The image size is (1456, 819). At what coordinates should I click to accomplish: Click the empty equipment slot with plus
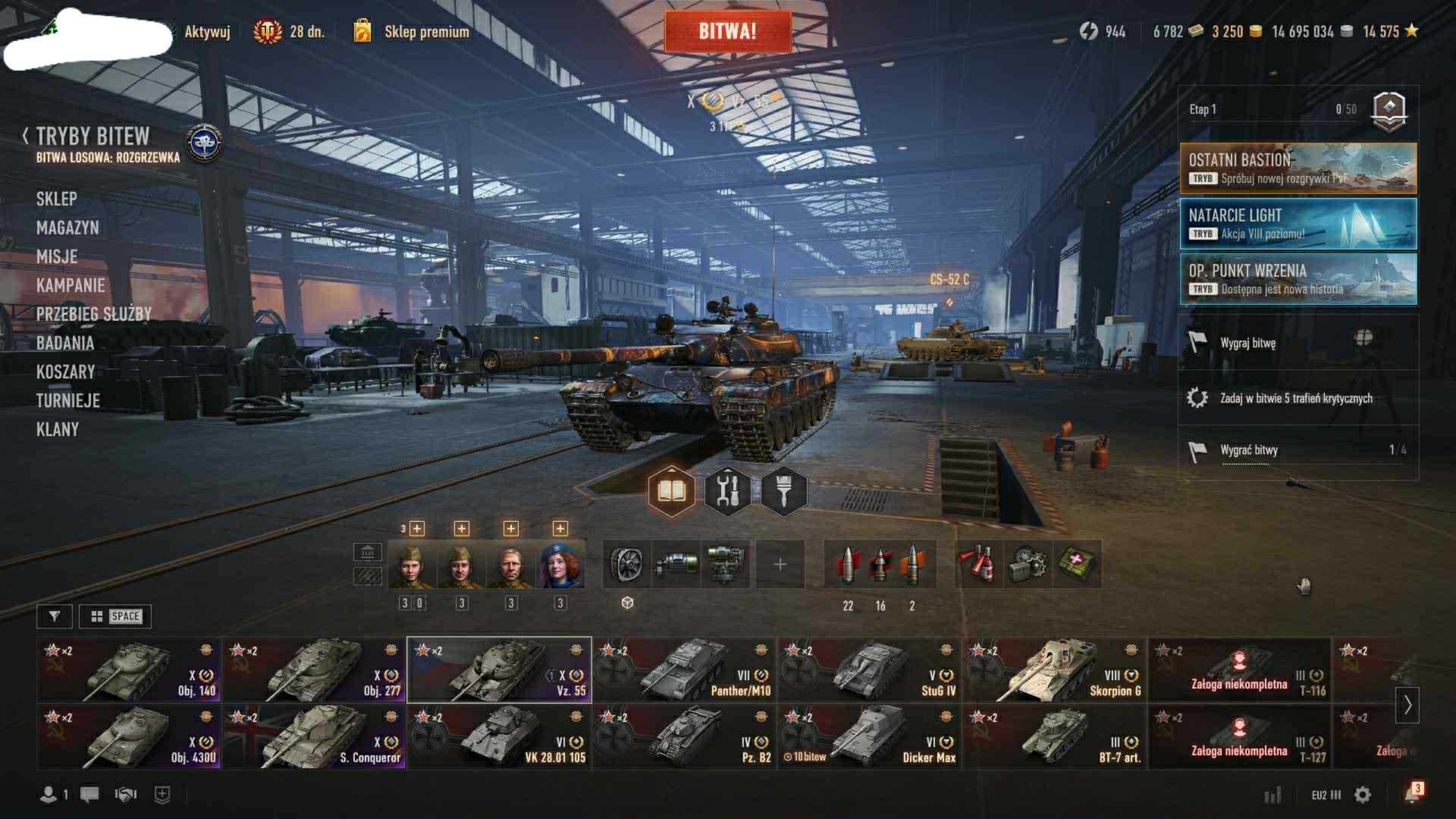point(780,564)
